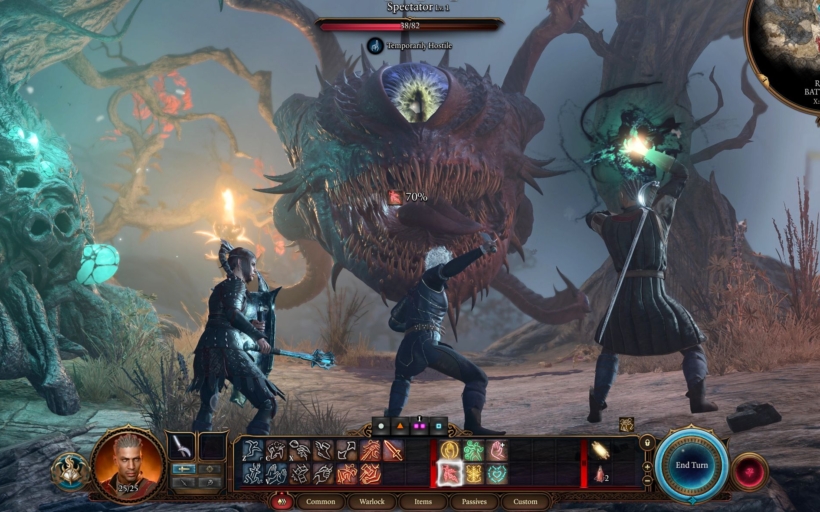The image size is (820, 512).
Task: Select the character portrait with 25/25 health
Action: tap(128, 465)
